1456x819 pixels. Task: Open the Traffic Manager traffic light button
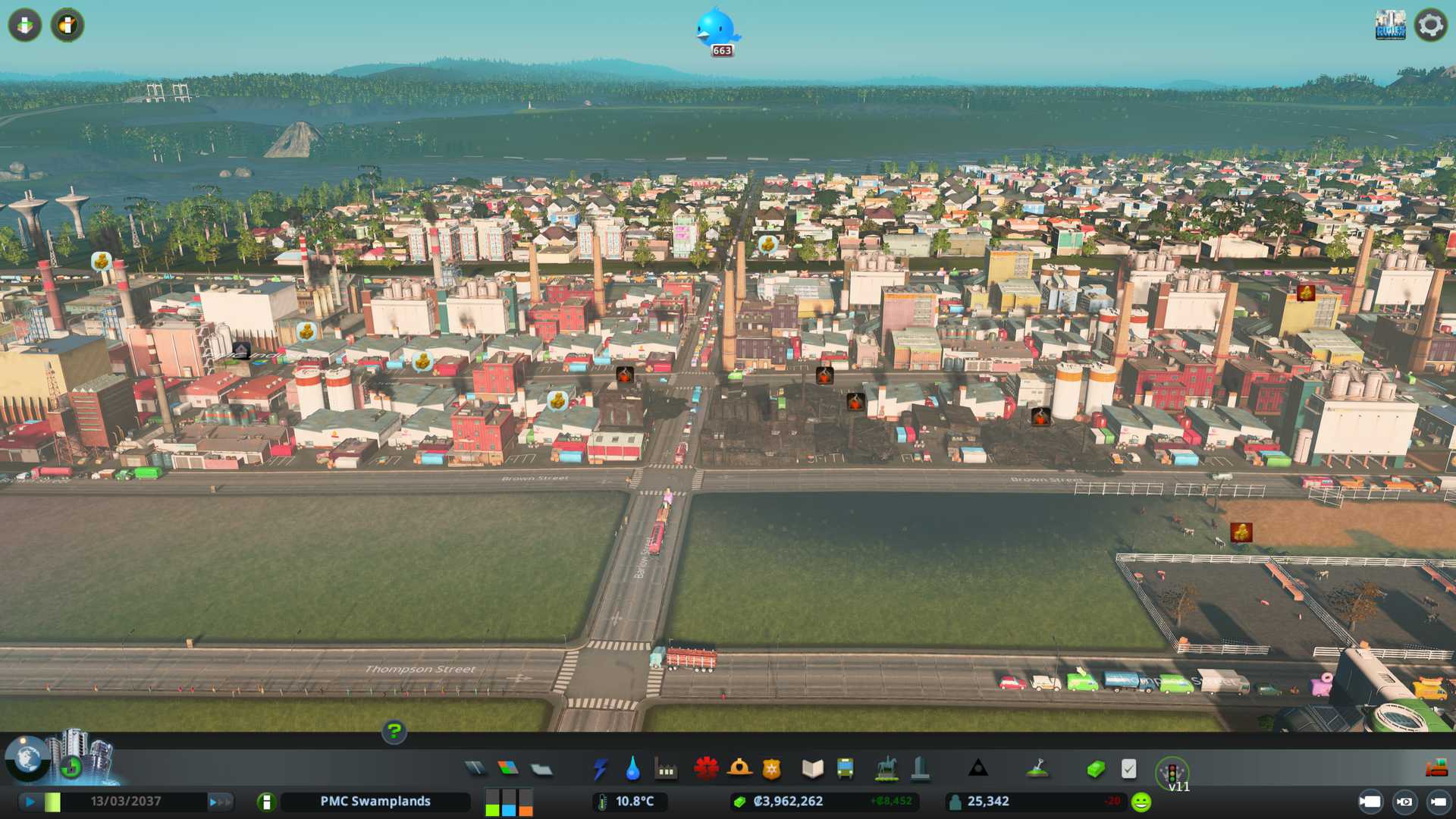(x=1172, y=772)
